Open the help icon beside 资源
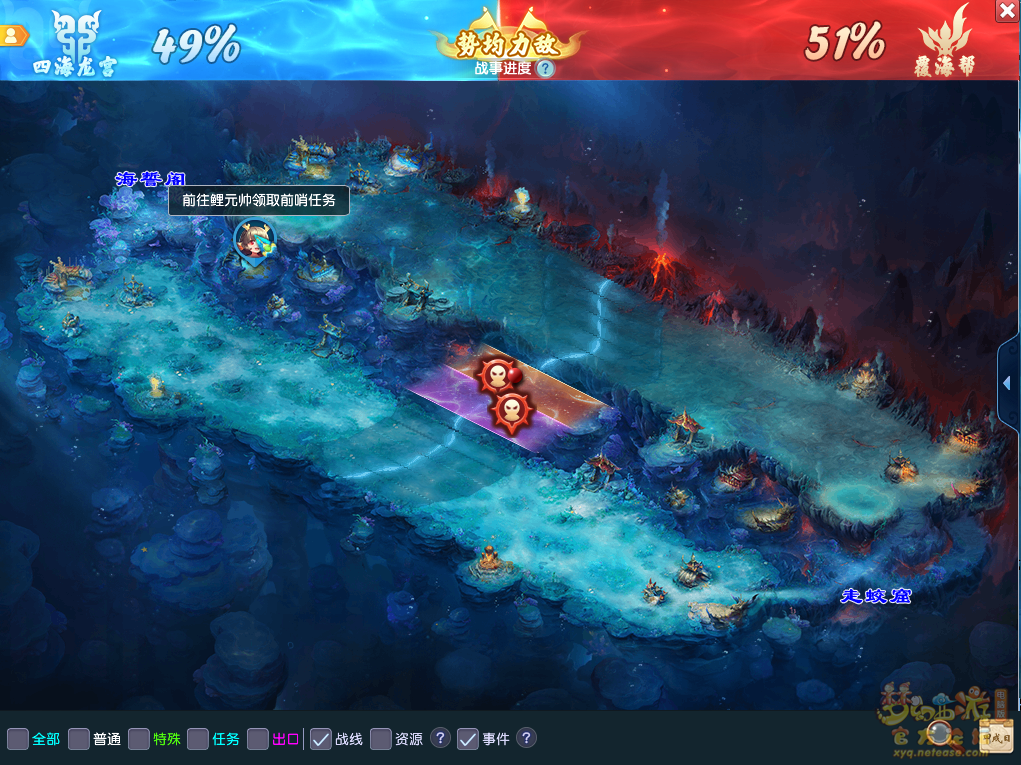1021x765 pixels. pyautogui.click(x=440, y=738)
